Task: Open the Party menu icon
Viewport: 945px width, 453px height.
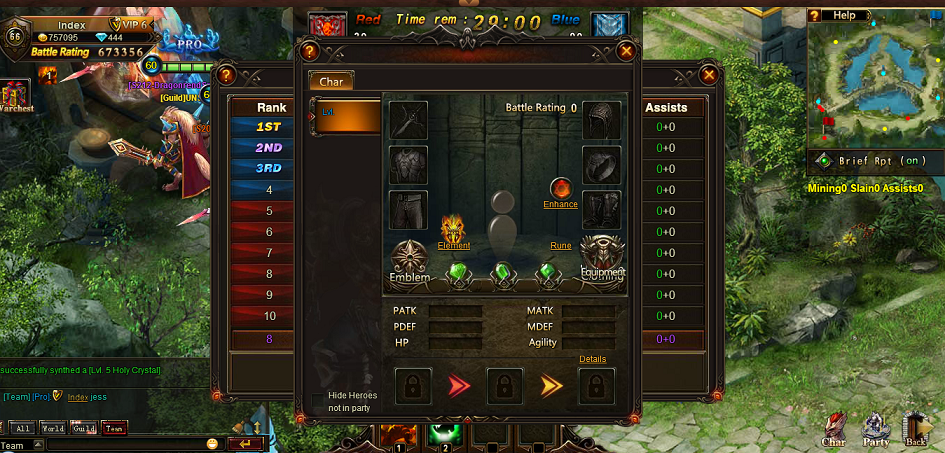Action: [x=876, y=428]
